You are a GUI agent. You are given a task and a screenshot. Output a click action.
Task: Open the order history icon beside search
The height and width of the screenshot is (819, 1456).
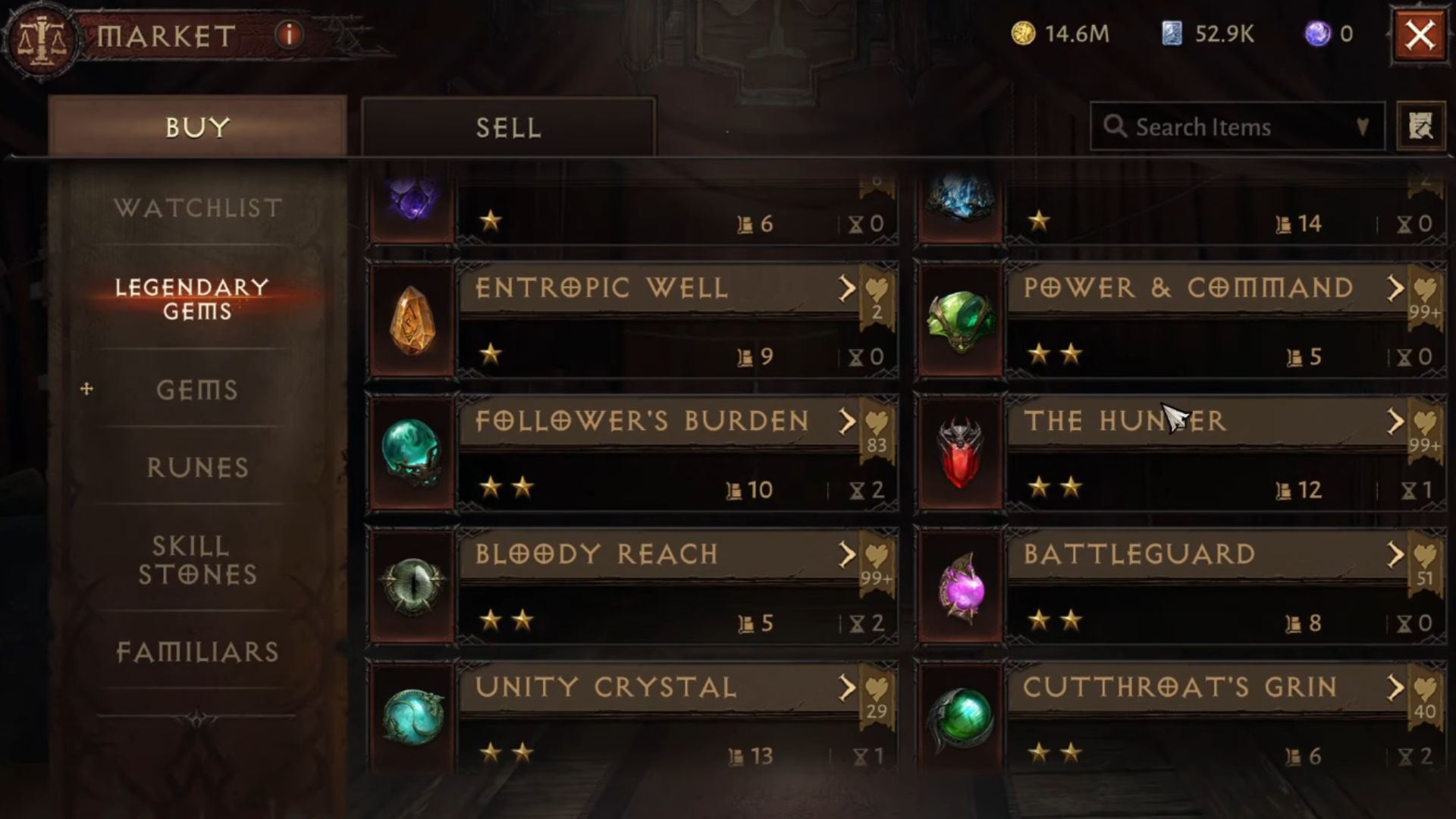point(1421,126)
